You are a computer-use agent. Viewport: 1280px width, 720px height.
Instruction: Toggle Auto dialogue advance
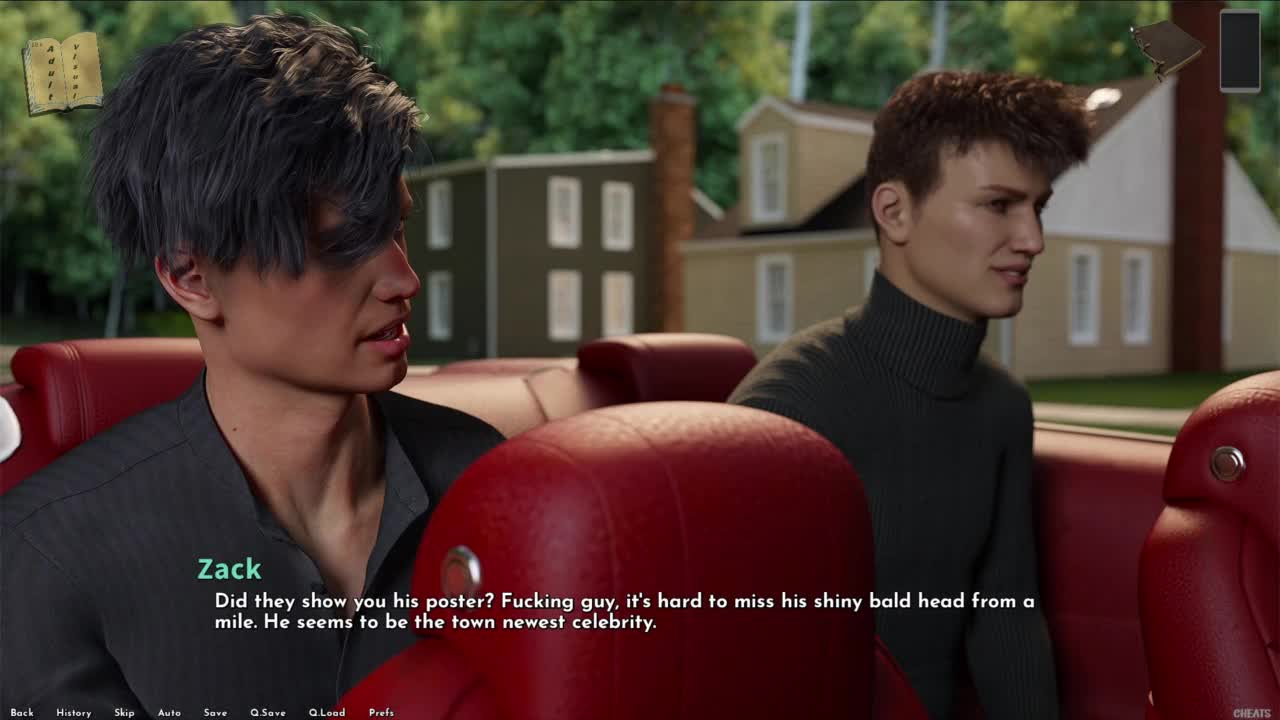169,713
